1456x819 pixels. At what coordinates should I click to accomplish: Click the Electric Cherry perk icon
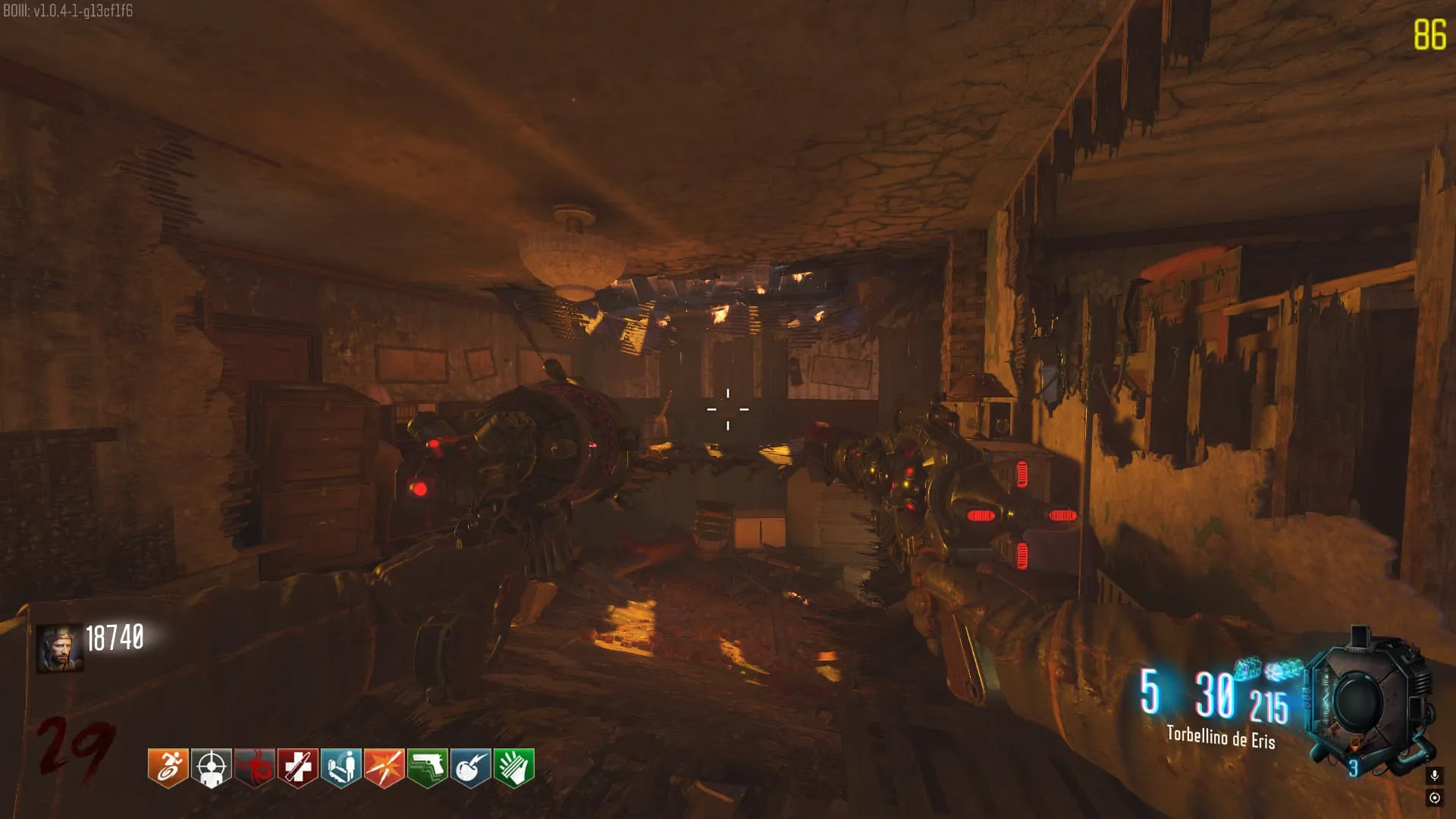coord(470,767)
